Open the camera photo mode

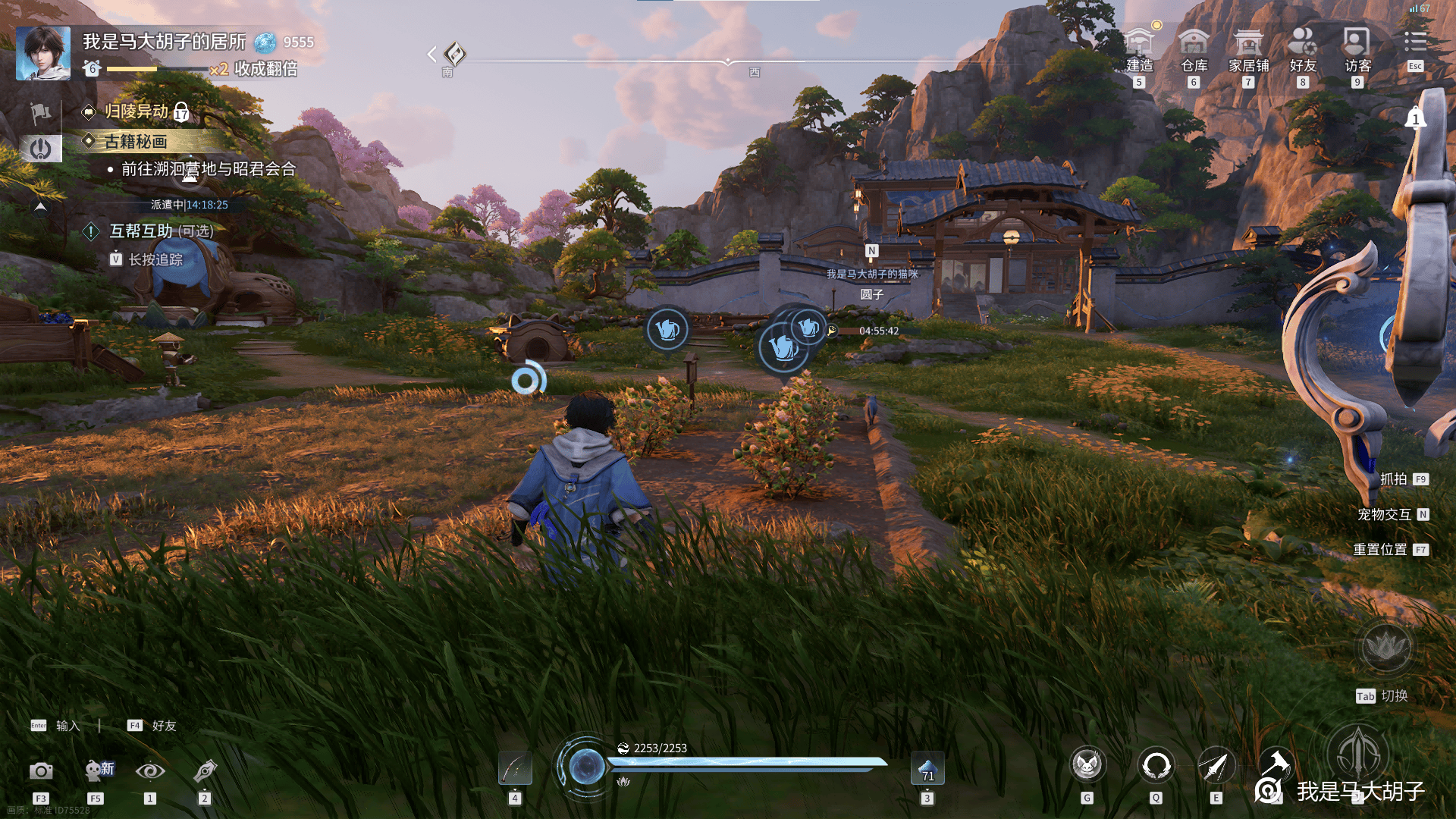pyautogui.click(x=41, y=771)
